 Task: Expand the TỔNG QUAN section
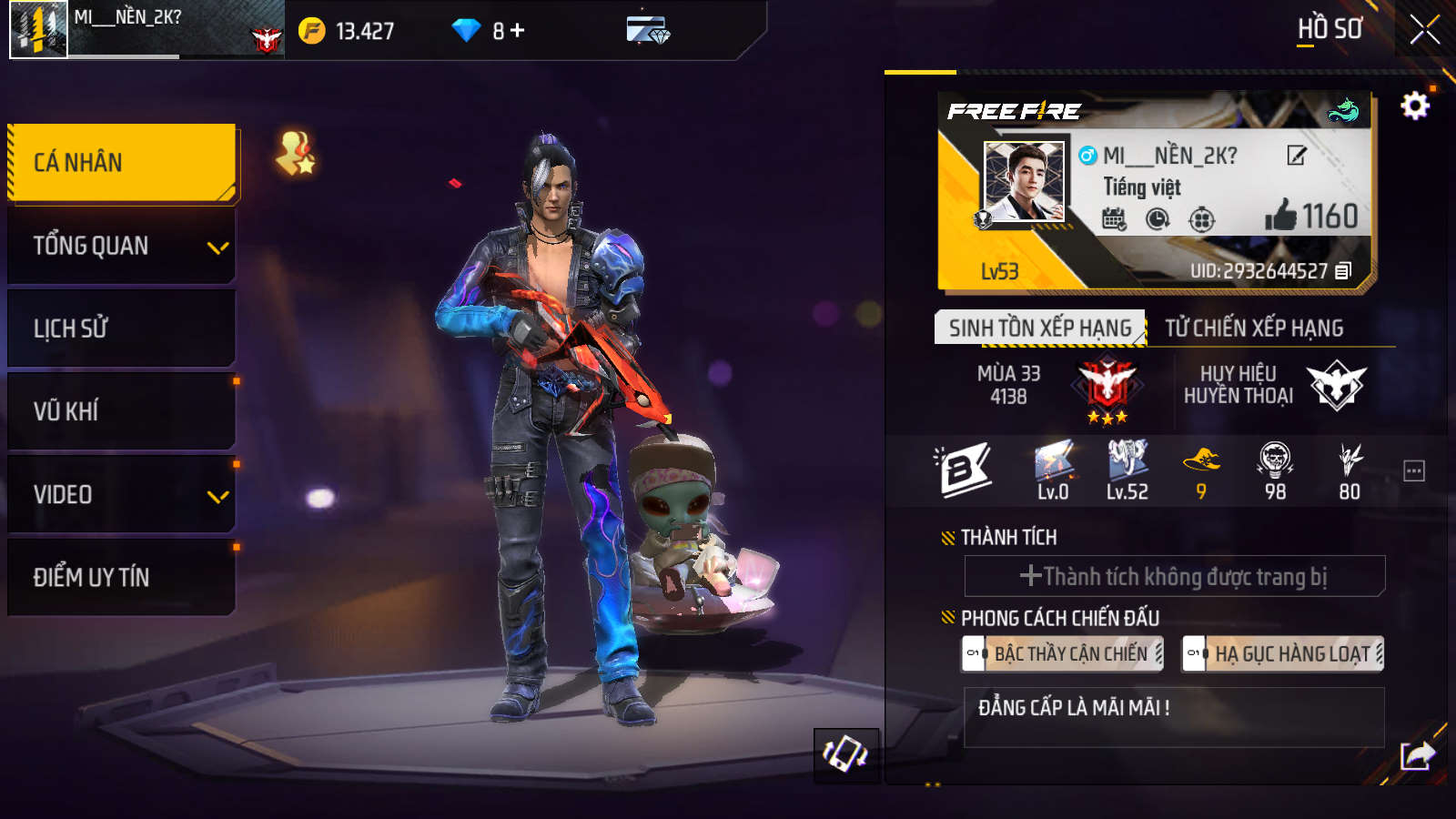121,246
